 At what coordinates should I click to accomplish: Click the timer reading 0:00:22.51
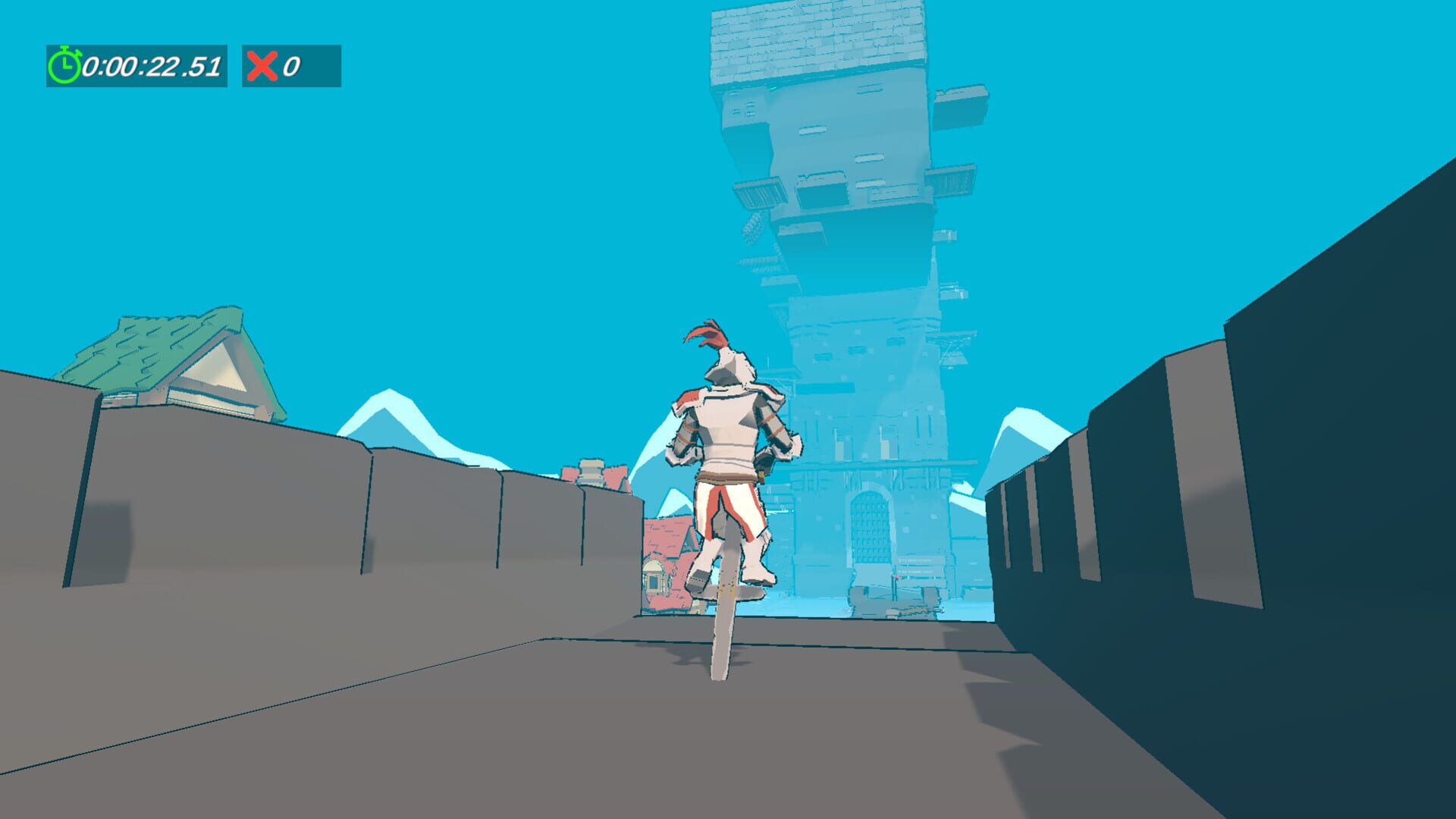coord(152,67)
